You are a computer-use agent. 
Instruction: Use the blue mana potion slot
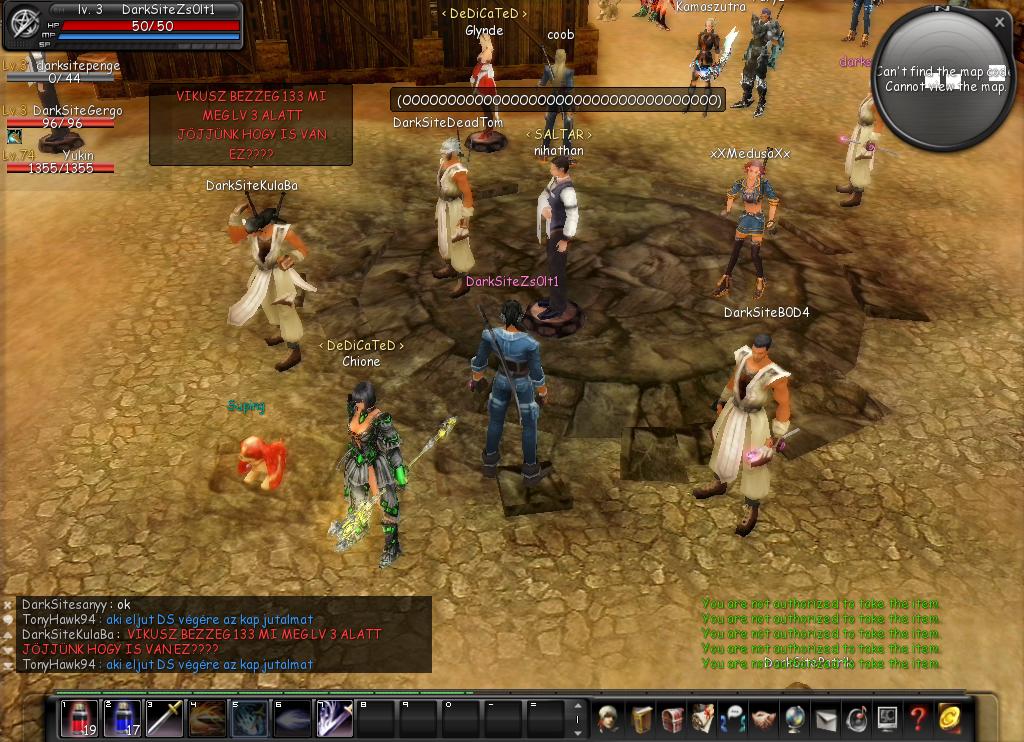122,718
